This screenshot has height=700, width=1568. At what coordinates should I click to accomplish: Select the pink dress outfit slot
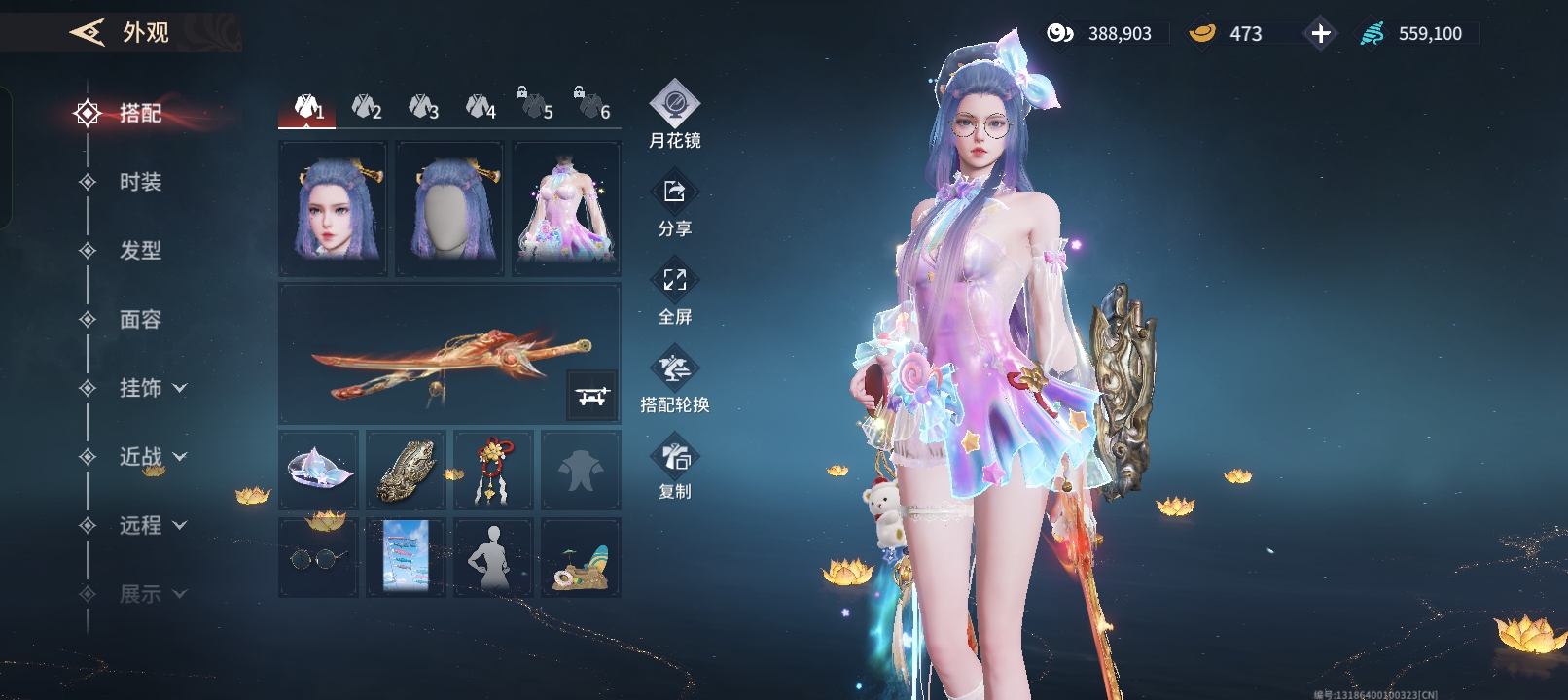566,209
